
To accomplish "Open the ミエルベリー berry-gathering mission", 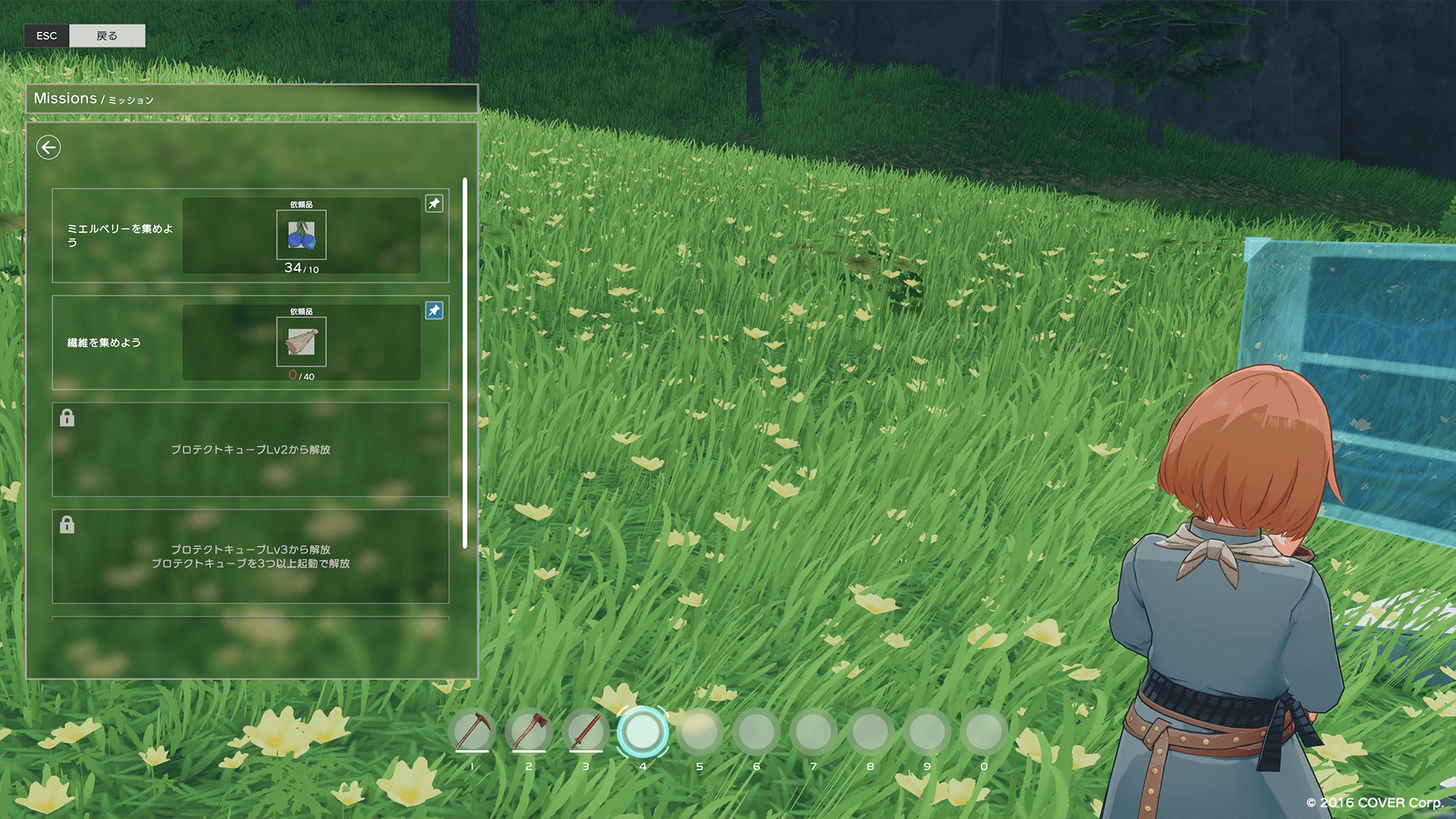I will pyautogui.click(x=120, y=235).
